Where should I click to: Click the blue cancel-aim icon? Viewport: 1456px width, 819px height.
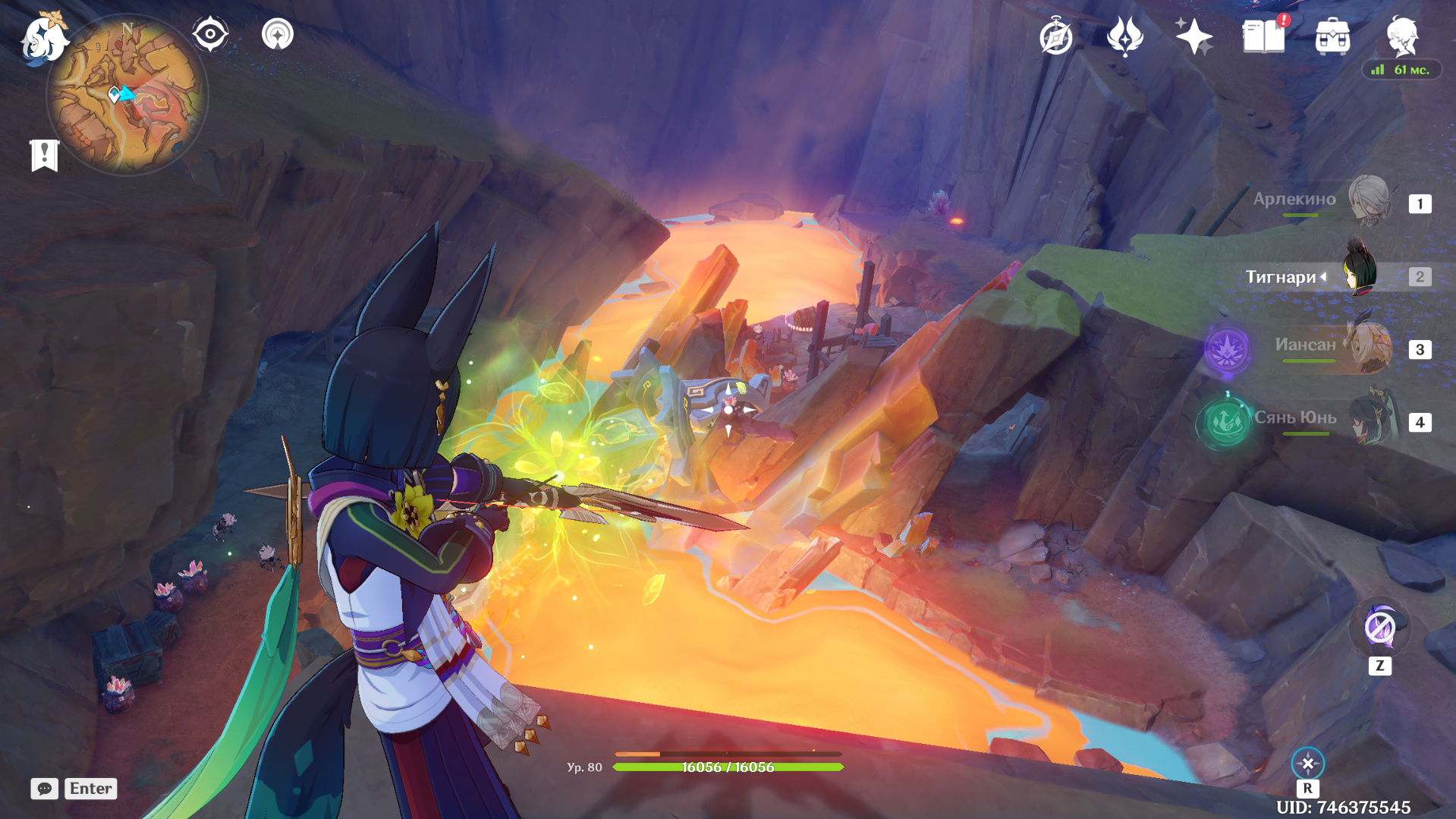click(x=1307, y=764)
